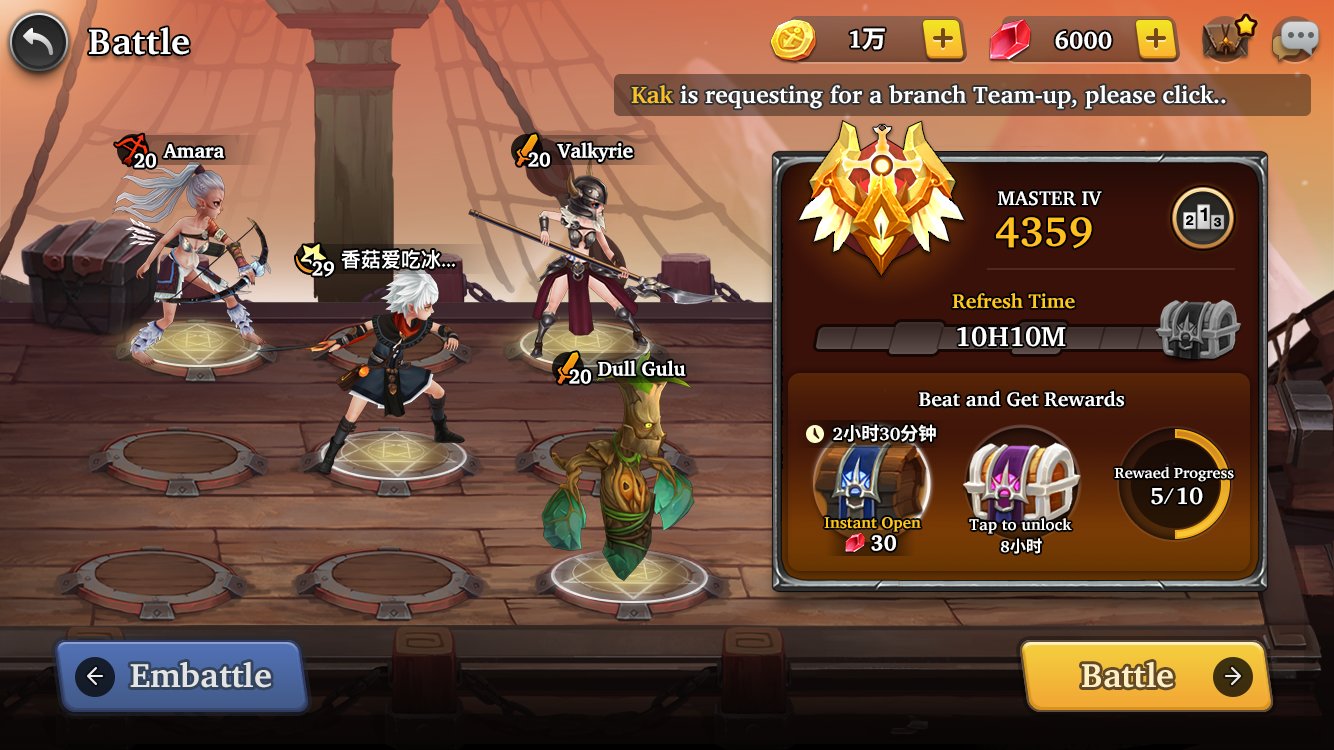1334x750 pixels.
Task: Buy more red gems with plus button
Action: [1155, 40]
